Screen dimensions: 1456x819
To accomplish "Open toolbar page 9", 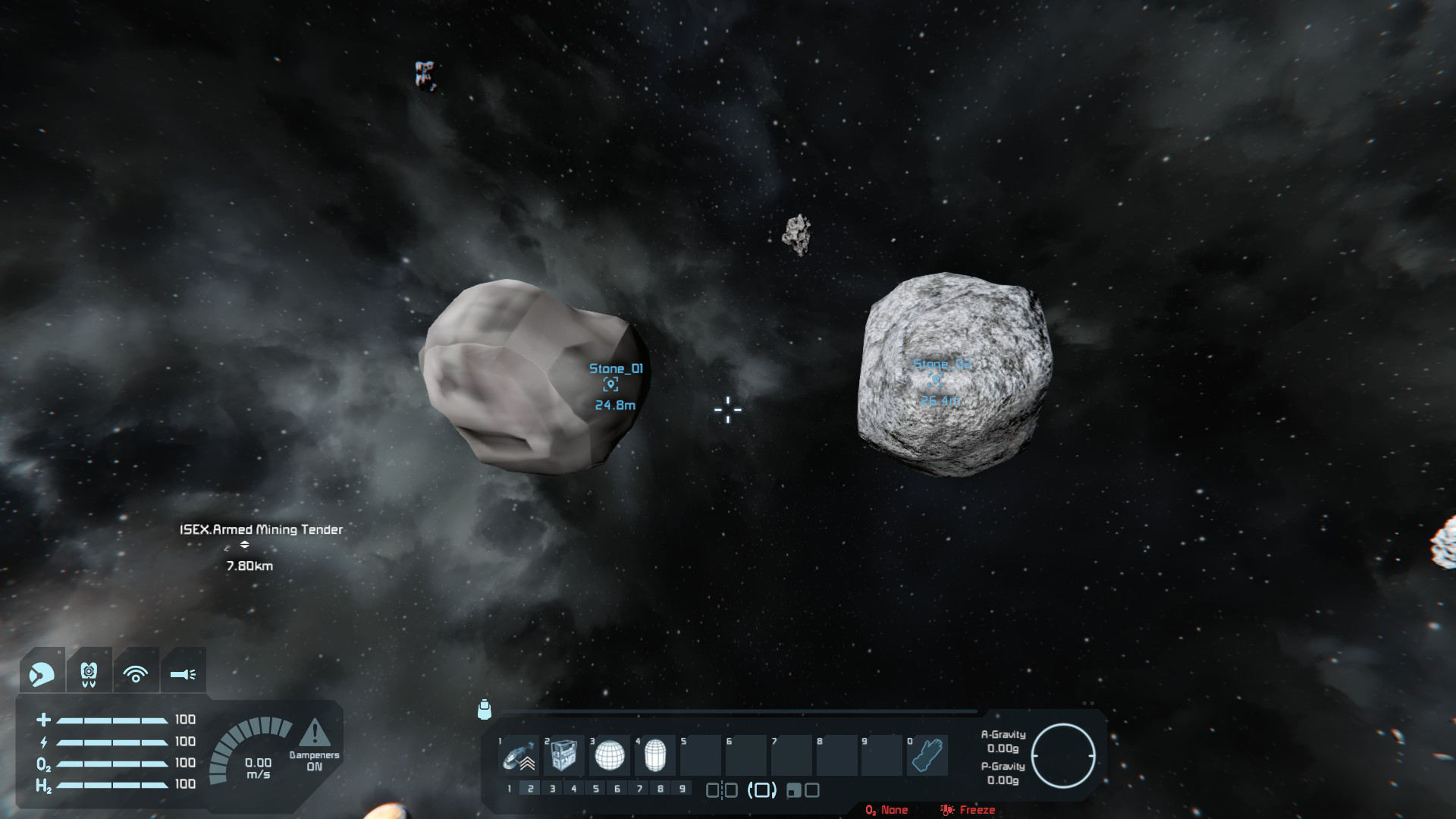I will point(682,789).
